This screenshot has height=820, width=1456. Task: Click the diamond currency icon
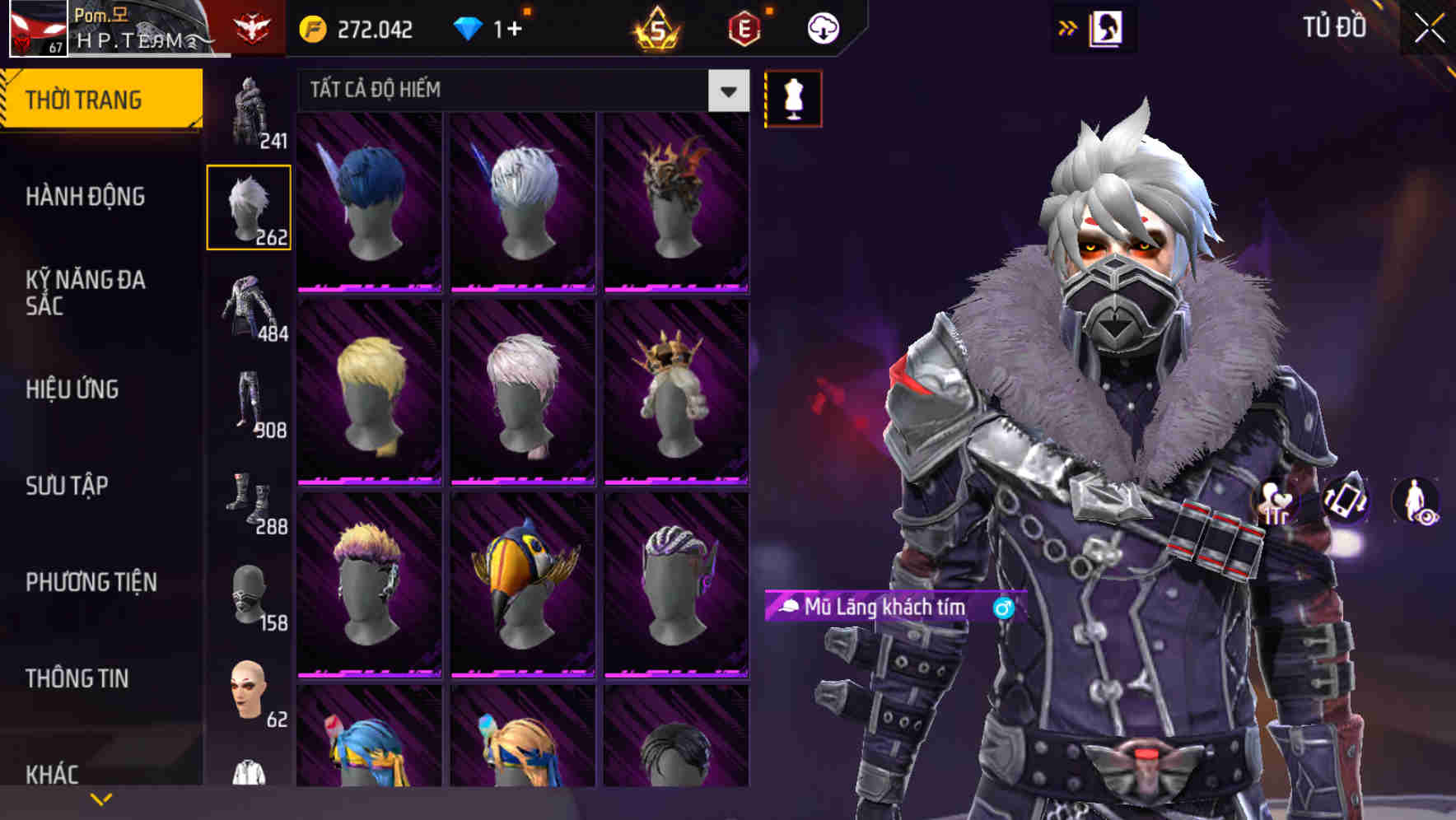tap(468, 27)
